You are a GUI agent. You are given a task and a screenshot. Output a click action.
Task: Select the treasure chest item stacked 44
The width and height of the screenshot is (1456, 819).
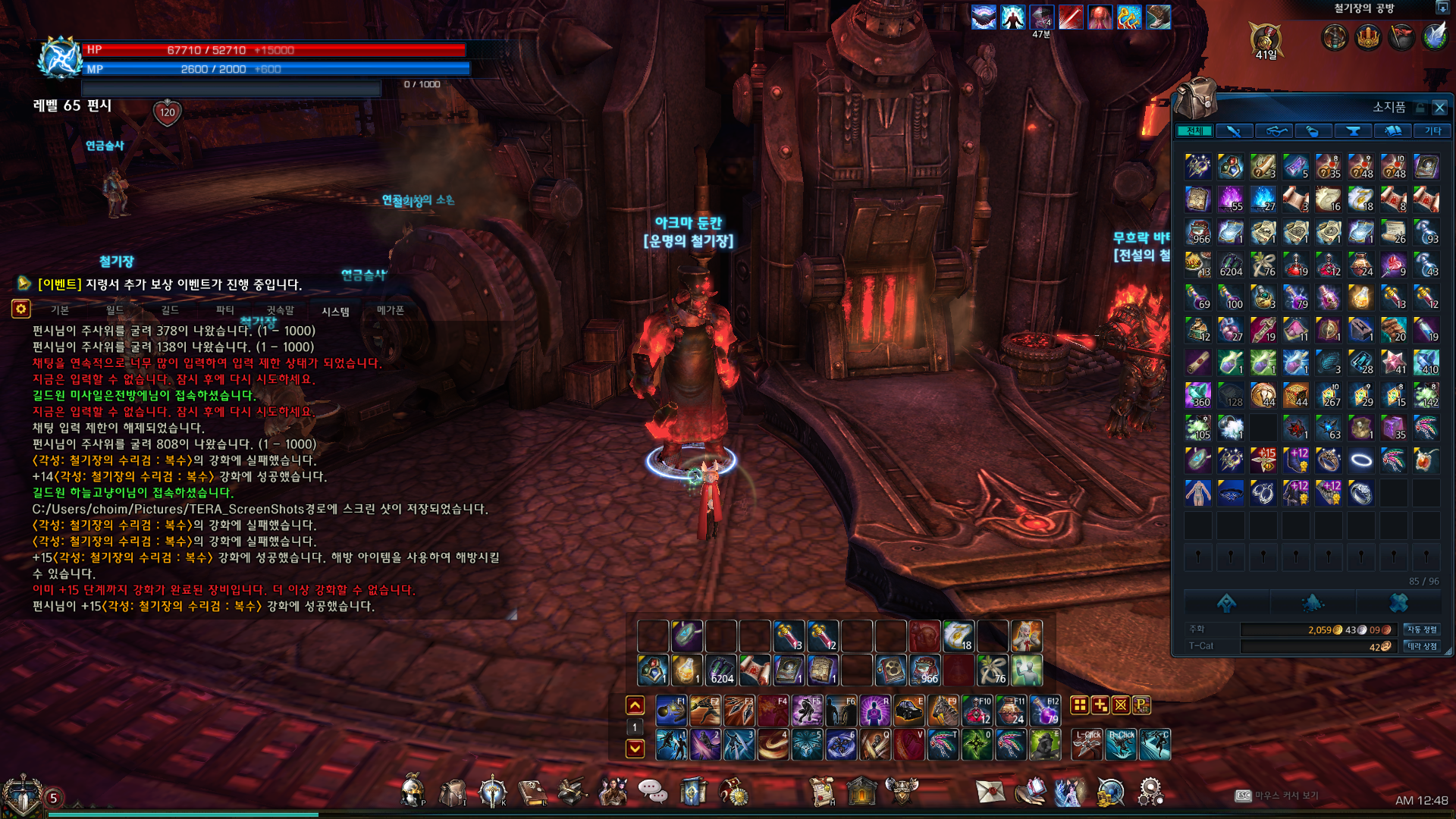click(x=1296, y=394)
